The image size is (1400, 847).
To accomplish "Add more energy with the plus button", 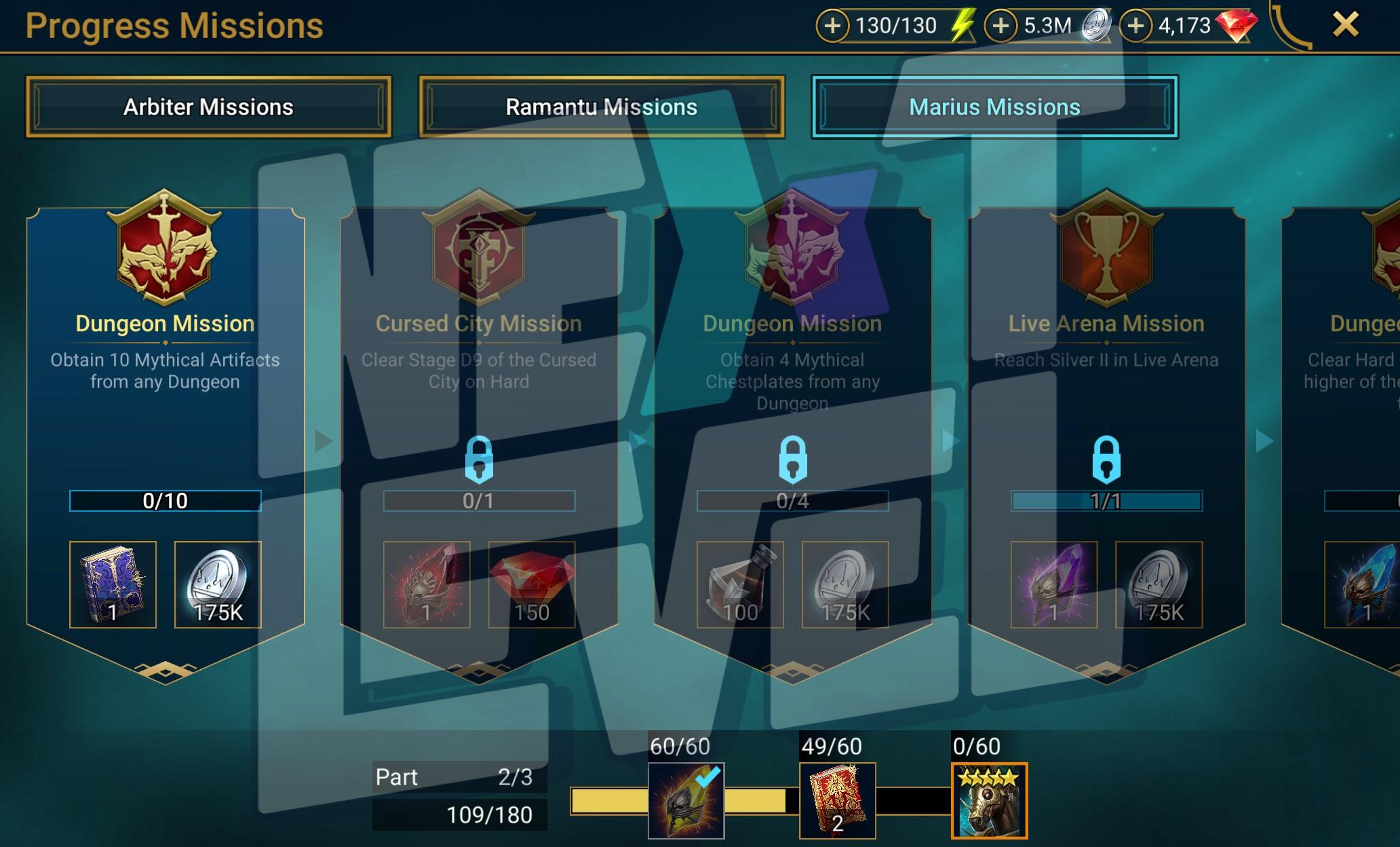I will 833,26.
